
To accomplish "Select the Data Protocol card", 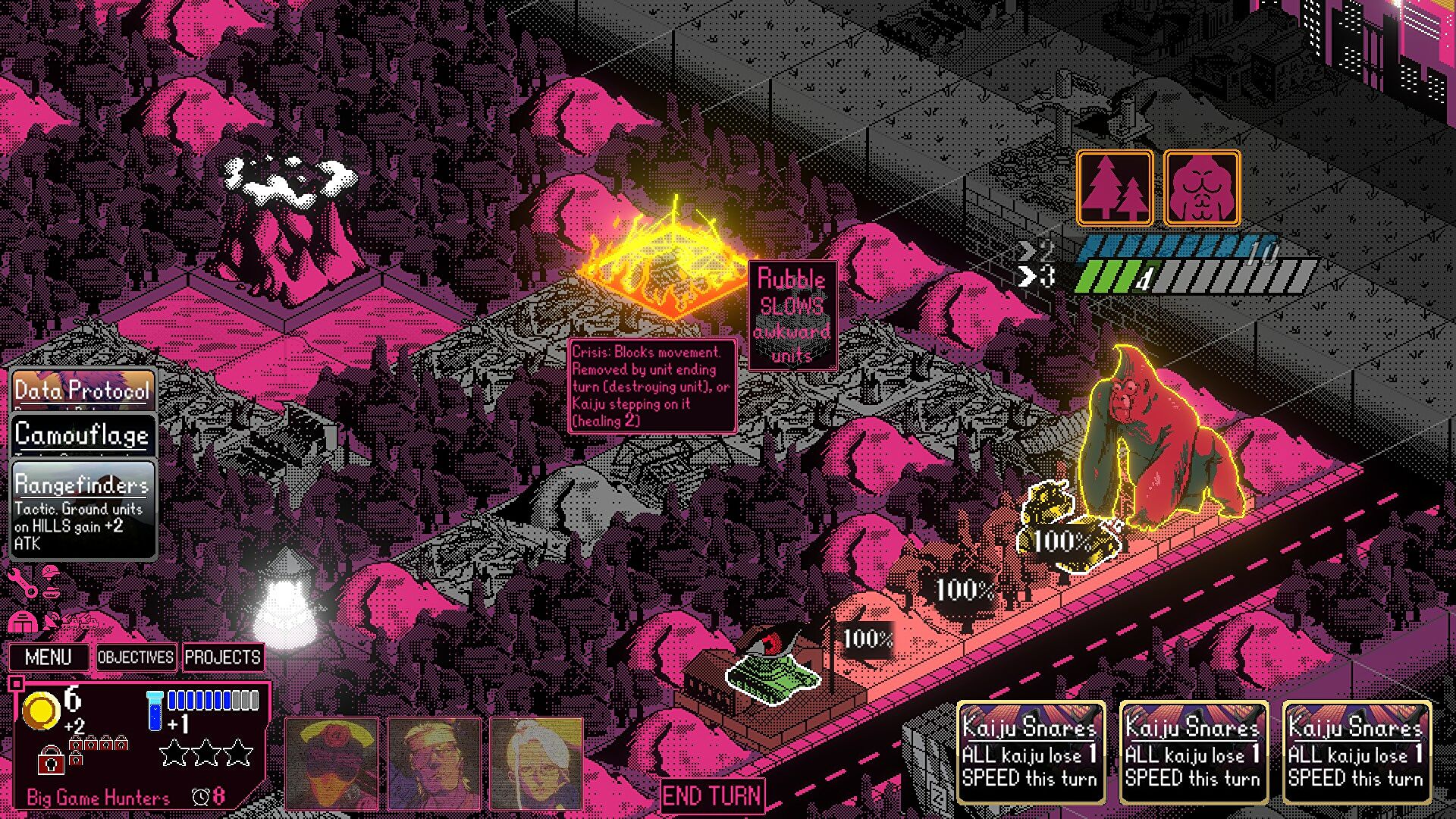I will point(82,390).
